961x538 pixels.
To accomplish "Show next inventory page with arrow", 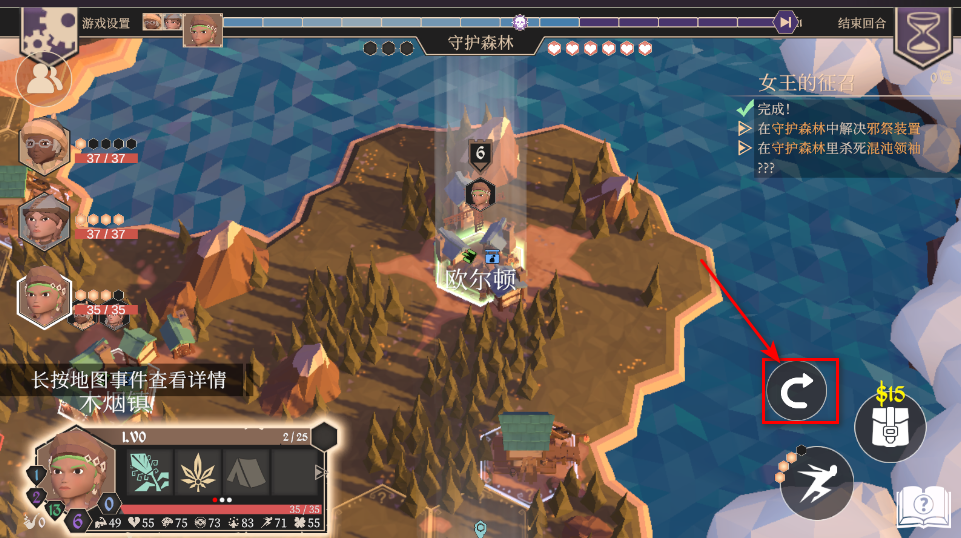I will [320, 472].
